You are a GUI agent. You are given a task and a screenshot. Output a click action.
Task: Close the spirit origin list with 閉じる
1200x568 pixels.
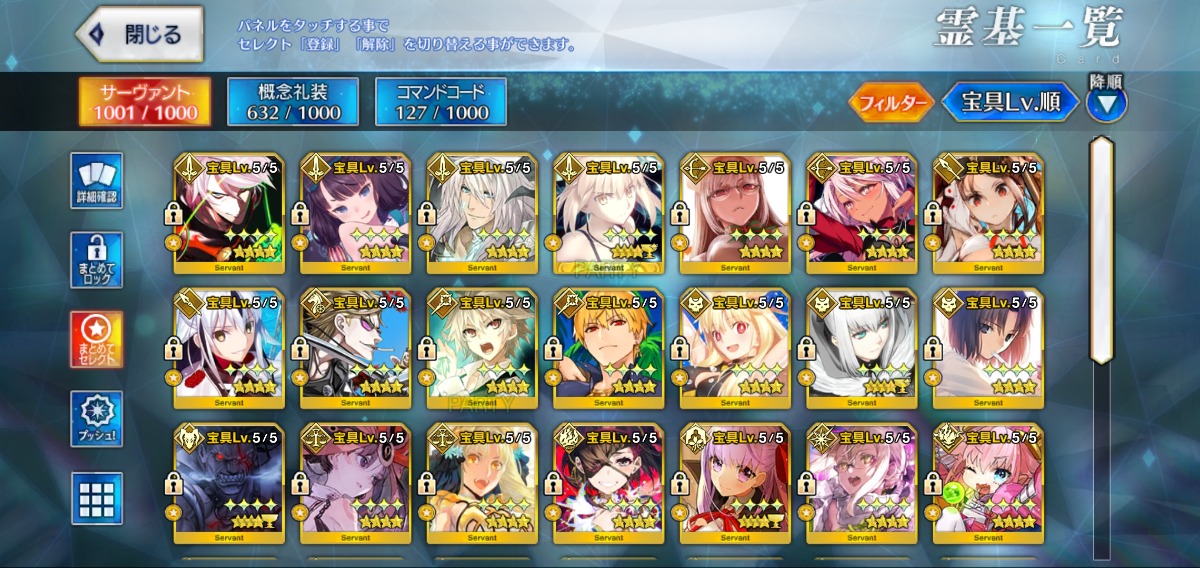coord(140,34)
